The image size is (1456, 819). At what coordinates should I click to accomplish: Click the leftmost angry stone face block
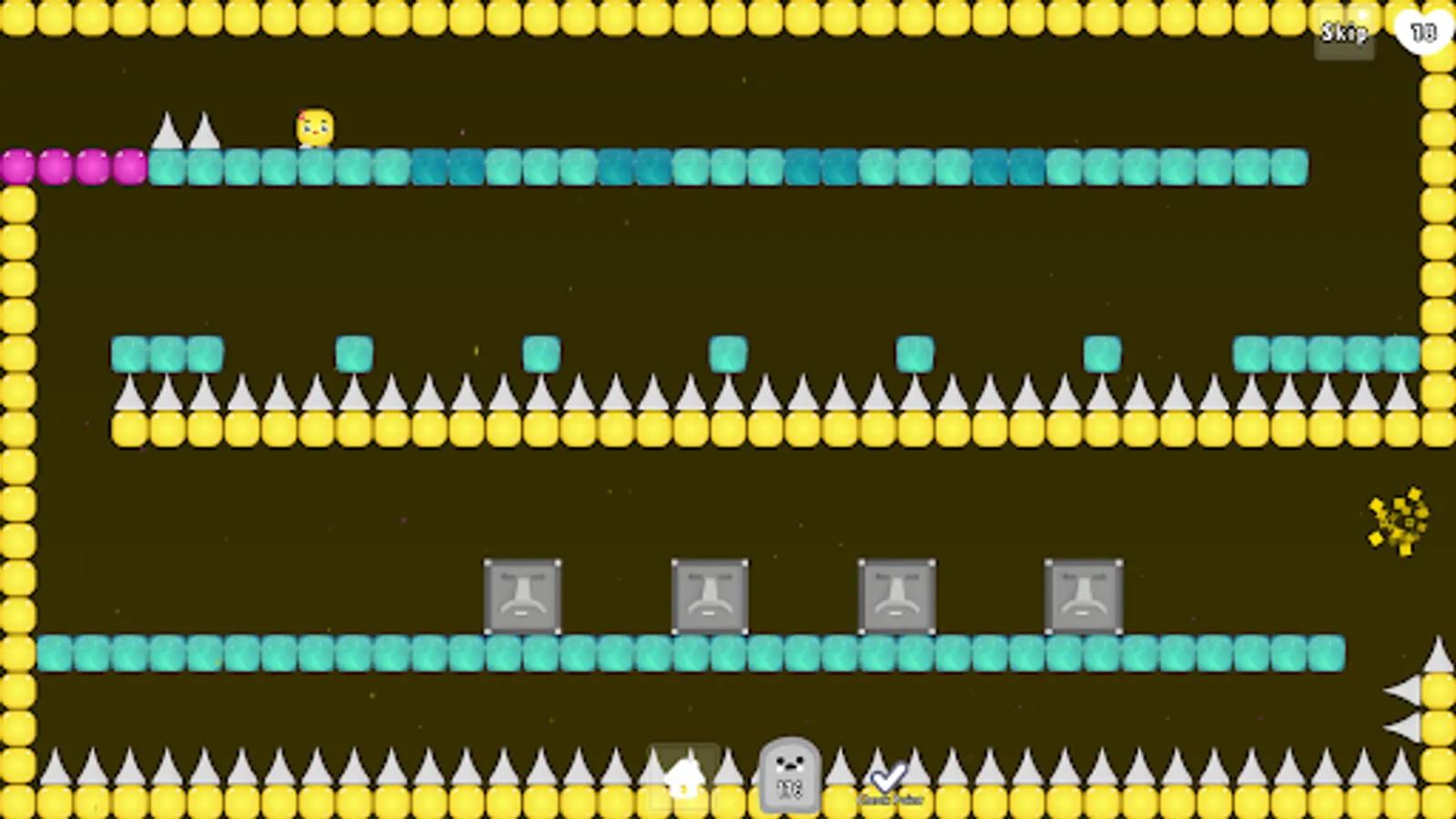pos(521,596)
